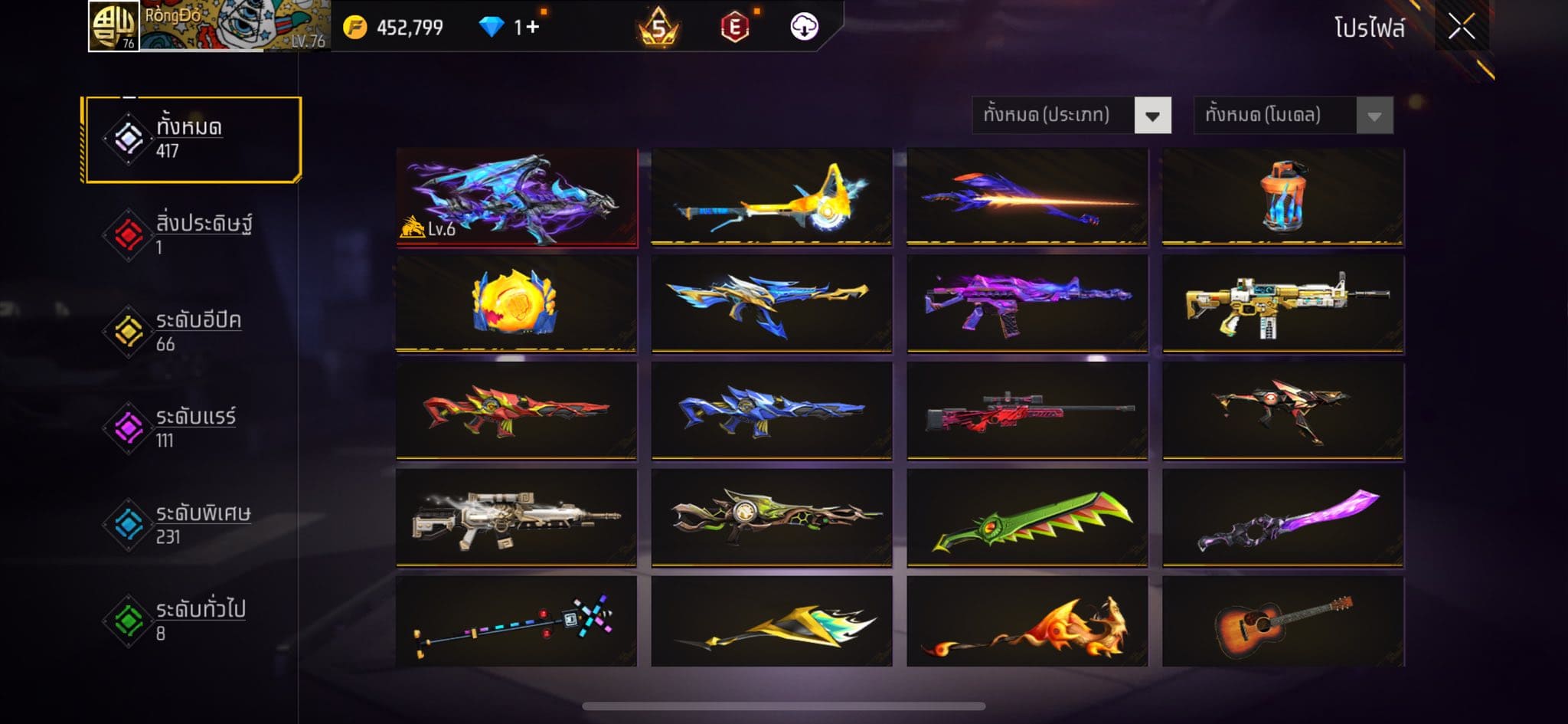Open the cloud download icon
The height and width of the screenshot is (724, 1568).
[804, 27]
